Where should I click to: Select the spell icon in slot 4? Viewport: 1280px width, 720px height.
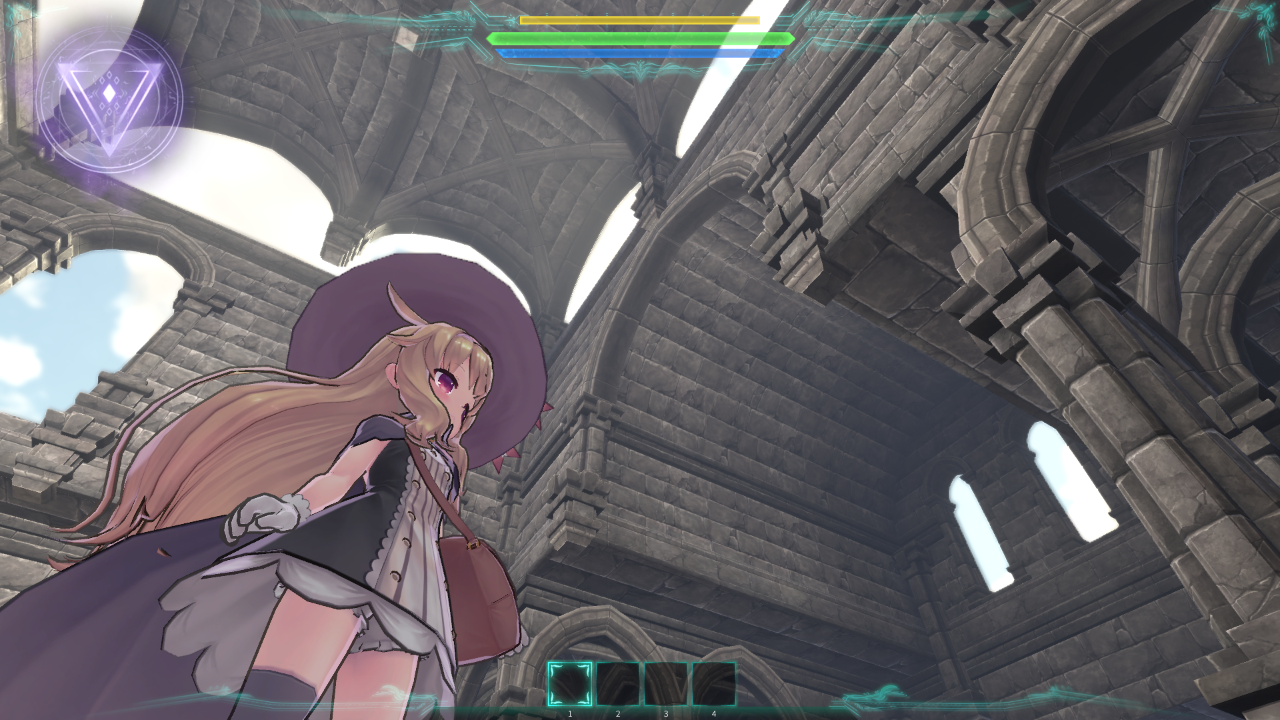point(714,683)
